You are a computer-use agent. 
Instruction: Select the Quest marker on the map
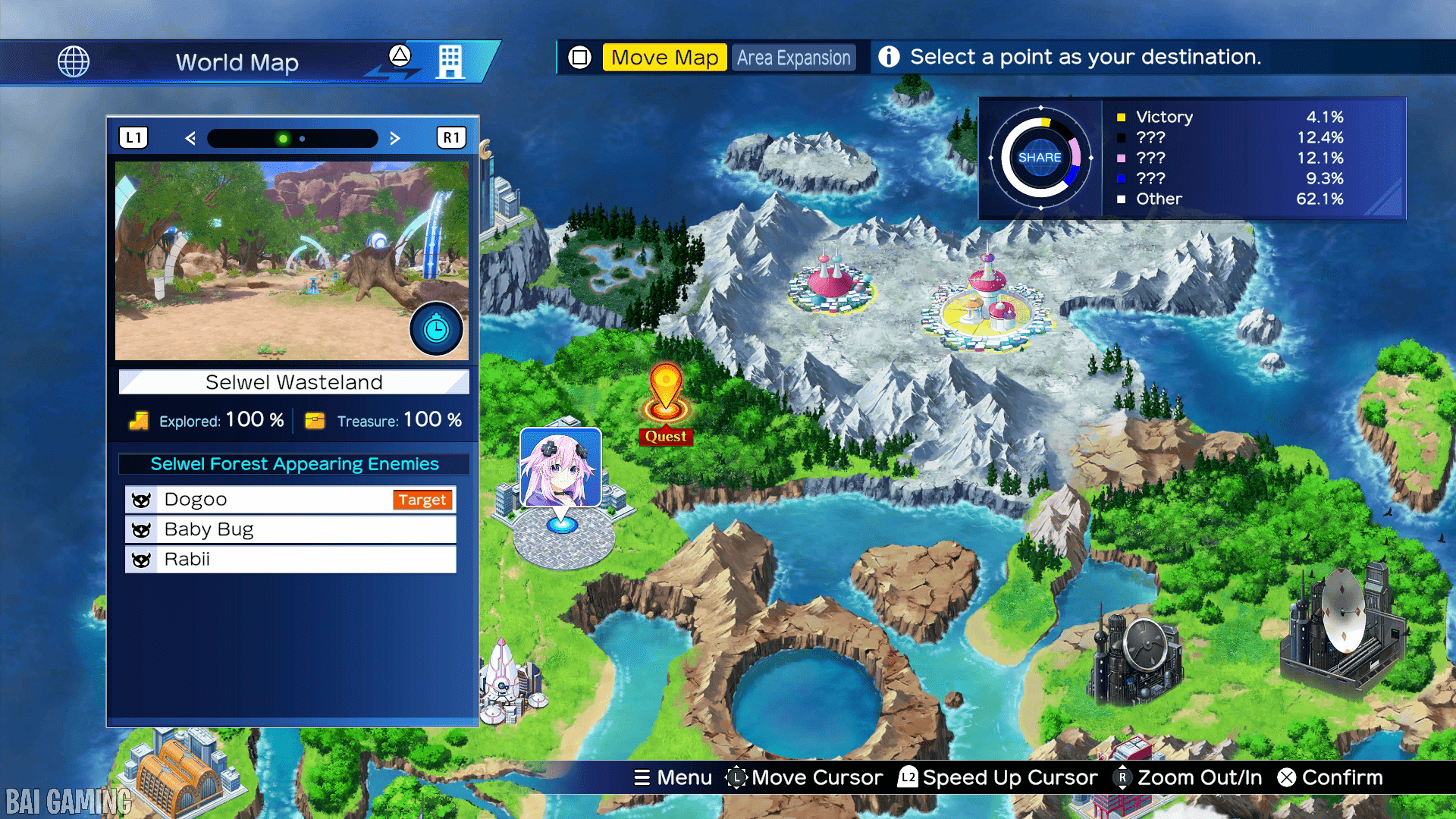point(666,403)
